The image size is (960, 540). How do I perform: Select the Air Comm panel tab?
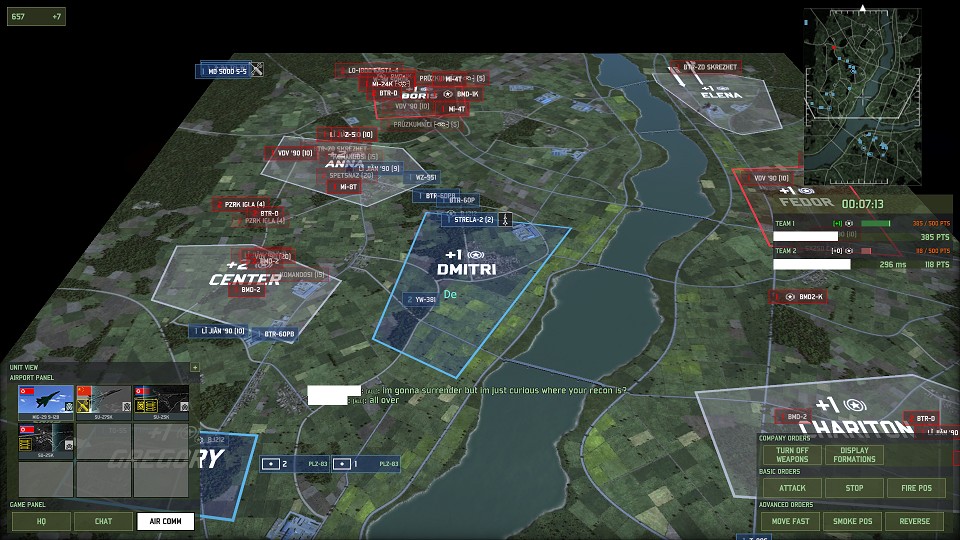tap(165, 521)
